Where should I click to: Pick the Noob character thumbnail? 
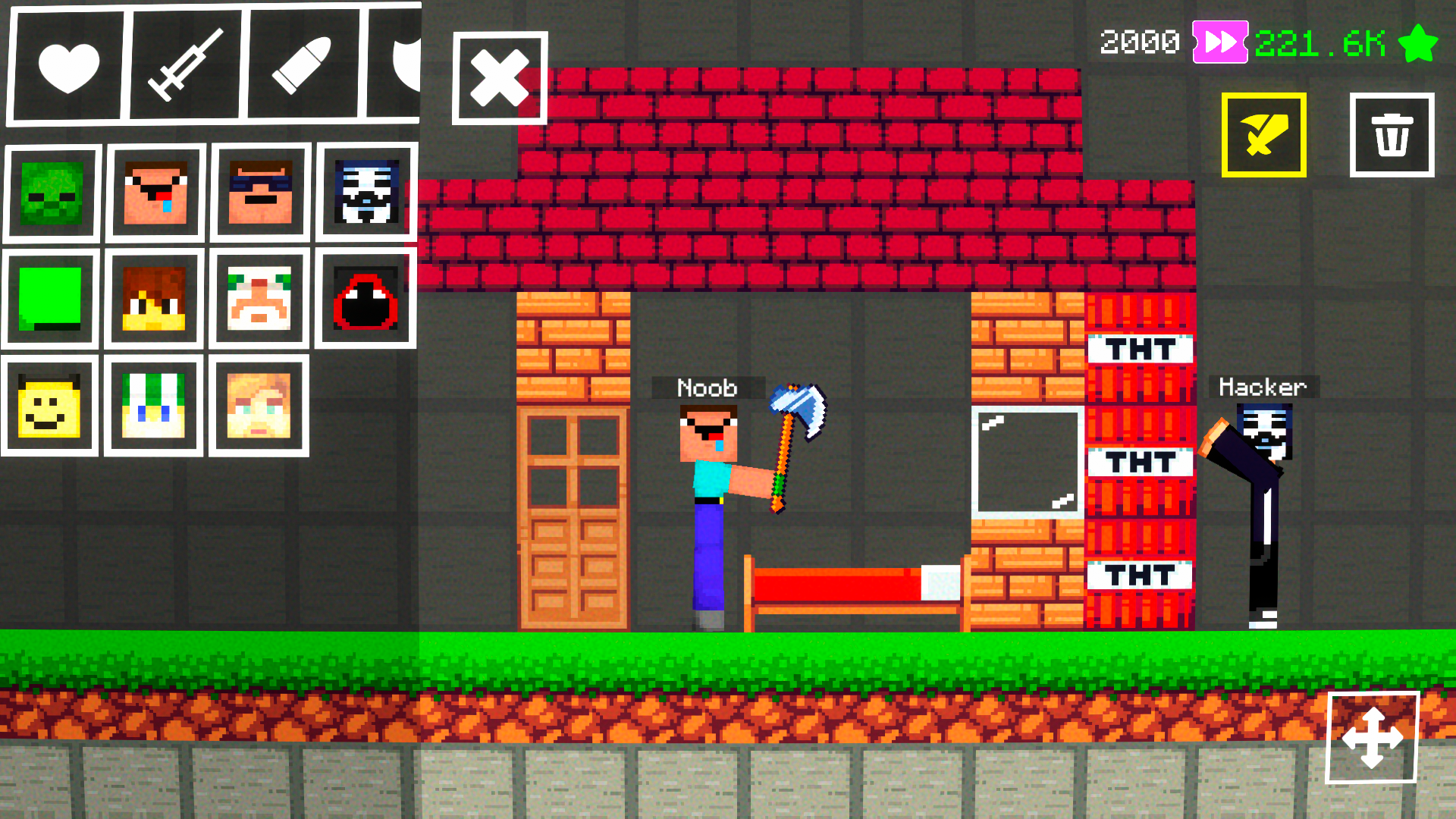[154, 191]
